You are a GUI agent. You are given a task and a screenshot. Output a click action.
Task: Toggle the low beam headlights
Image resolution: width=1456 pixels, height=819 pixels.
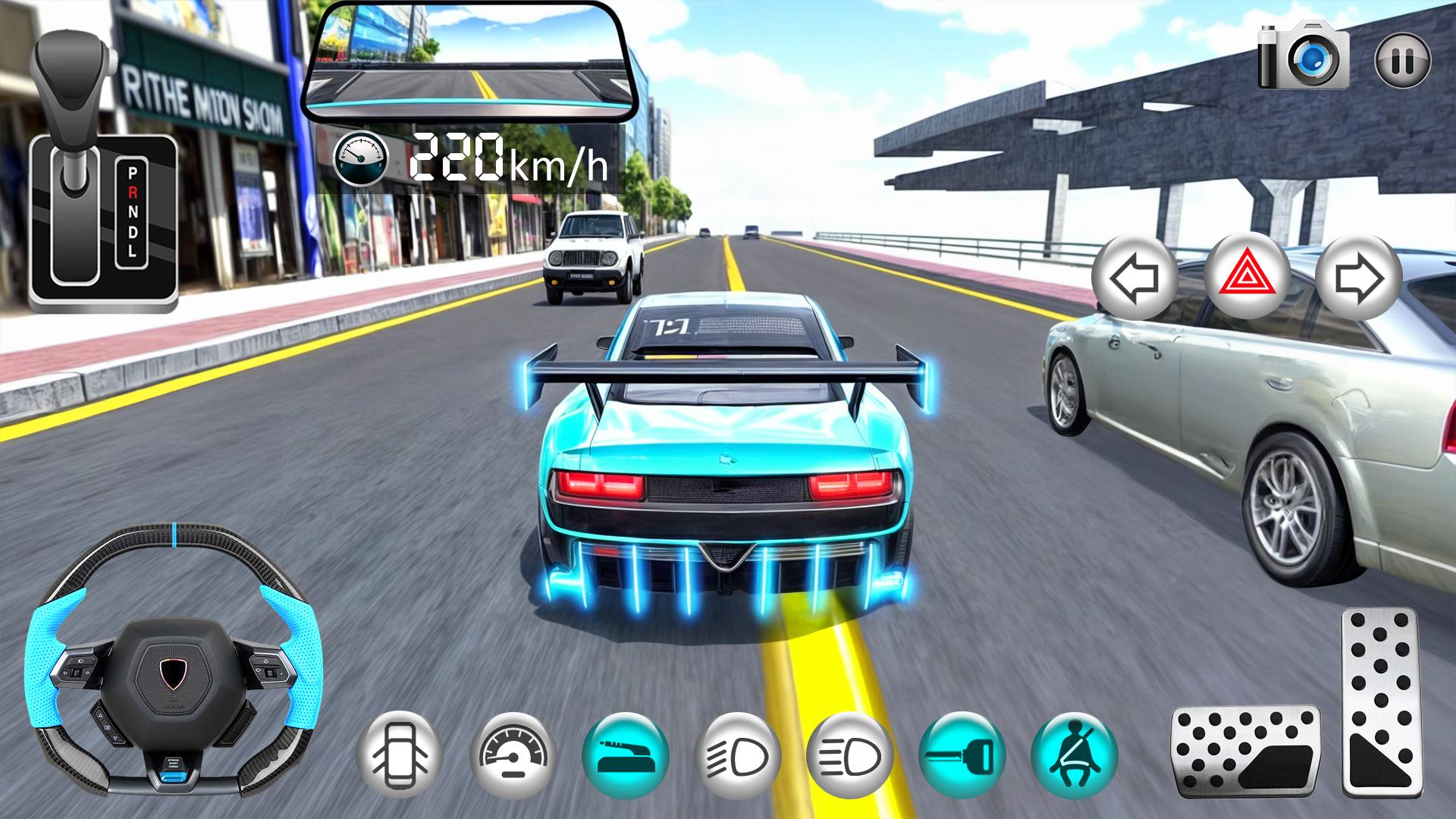click(737, 756)
